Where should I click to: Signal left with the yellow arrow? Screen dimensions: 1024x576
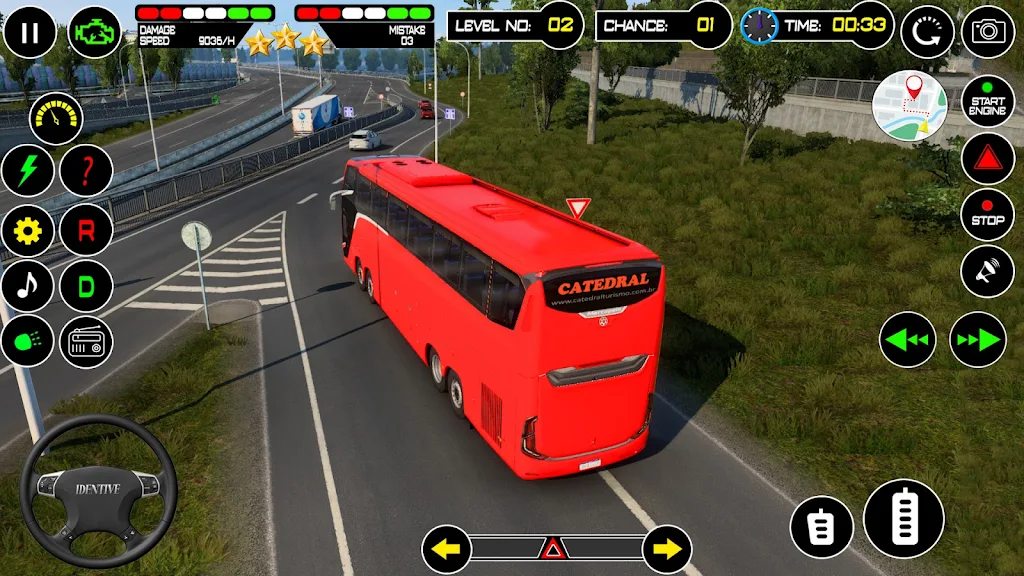point(446,548)
